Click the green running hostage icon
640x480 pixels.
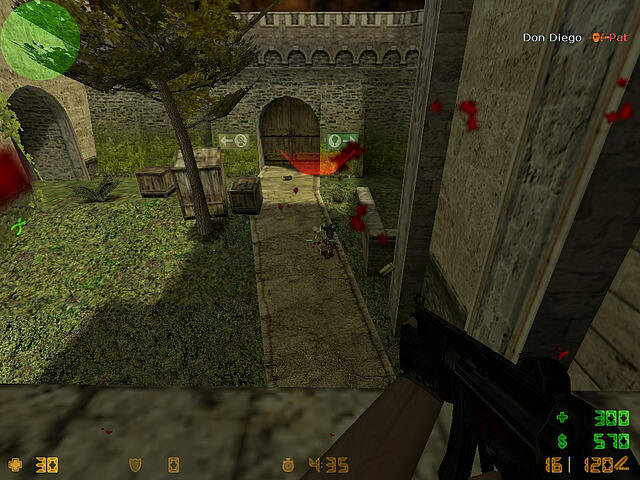click(17, 227)
